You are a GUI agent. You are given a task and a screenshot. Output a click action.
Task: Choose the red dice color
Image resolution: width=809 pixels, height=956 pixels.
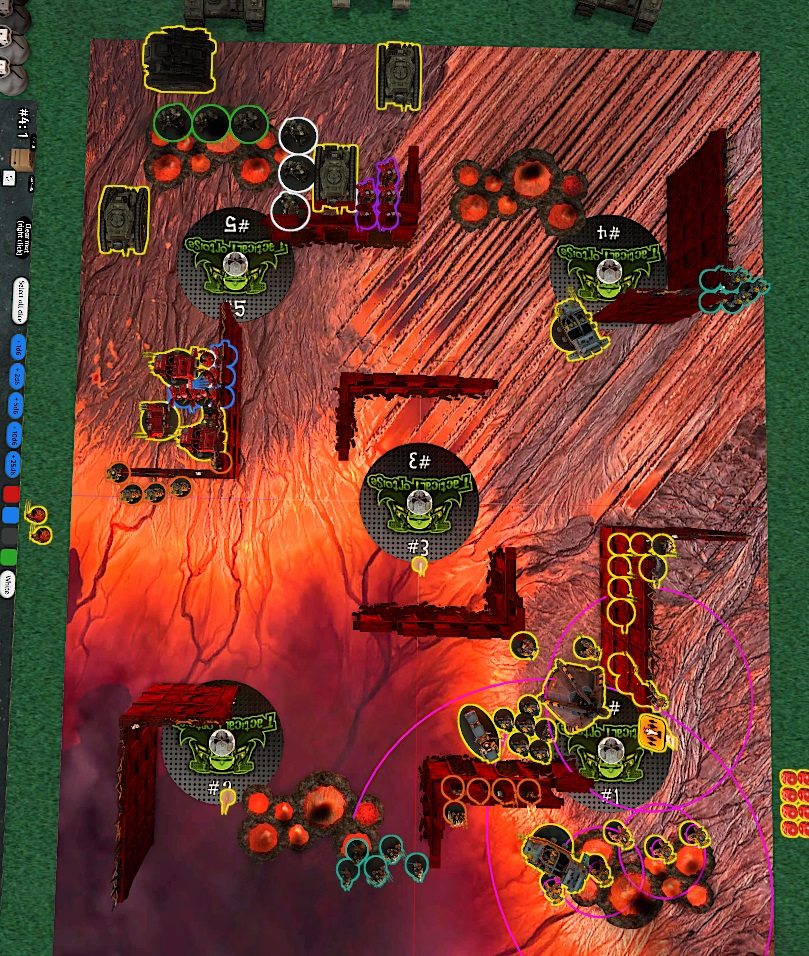tap(11, 495)
